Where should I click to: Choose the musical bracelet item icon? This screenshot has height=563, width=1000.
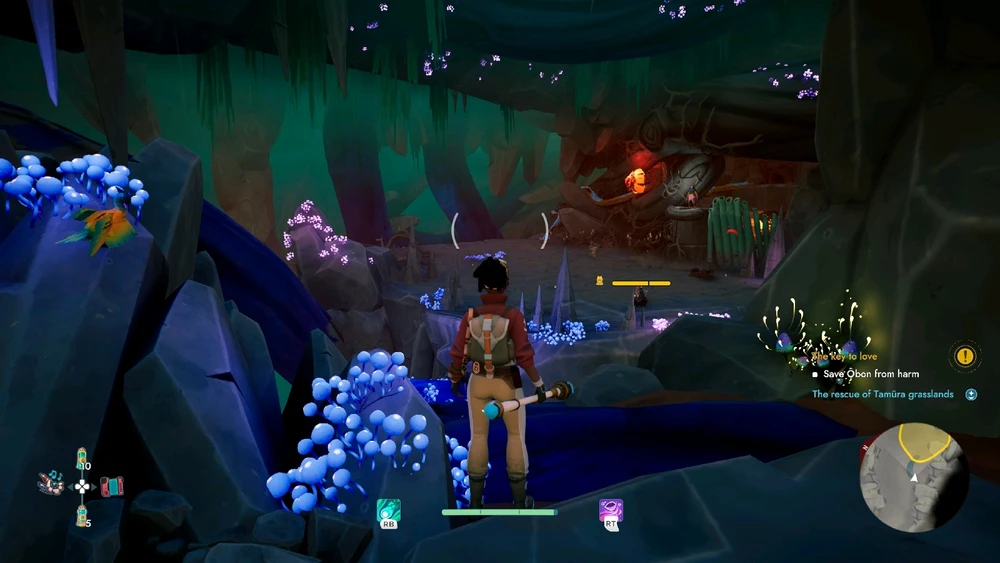pos(51,485)
